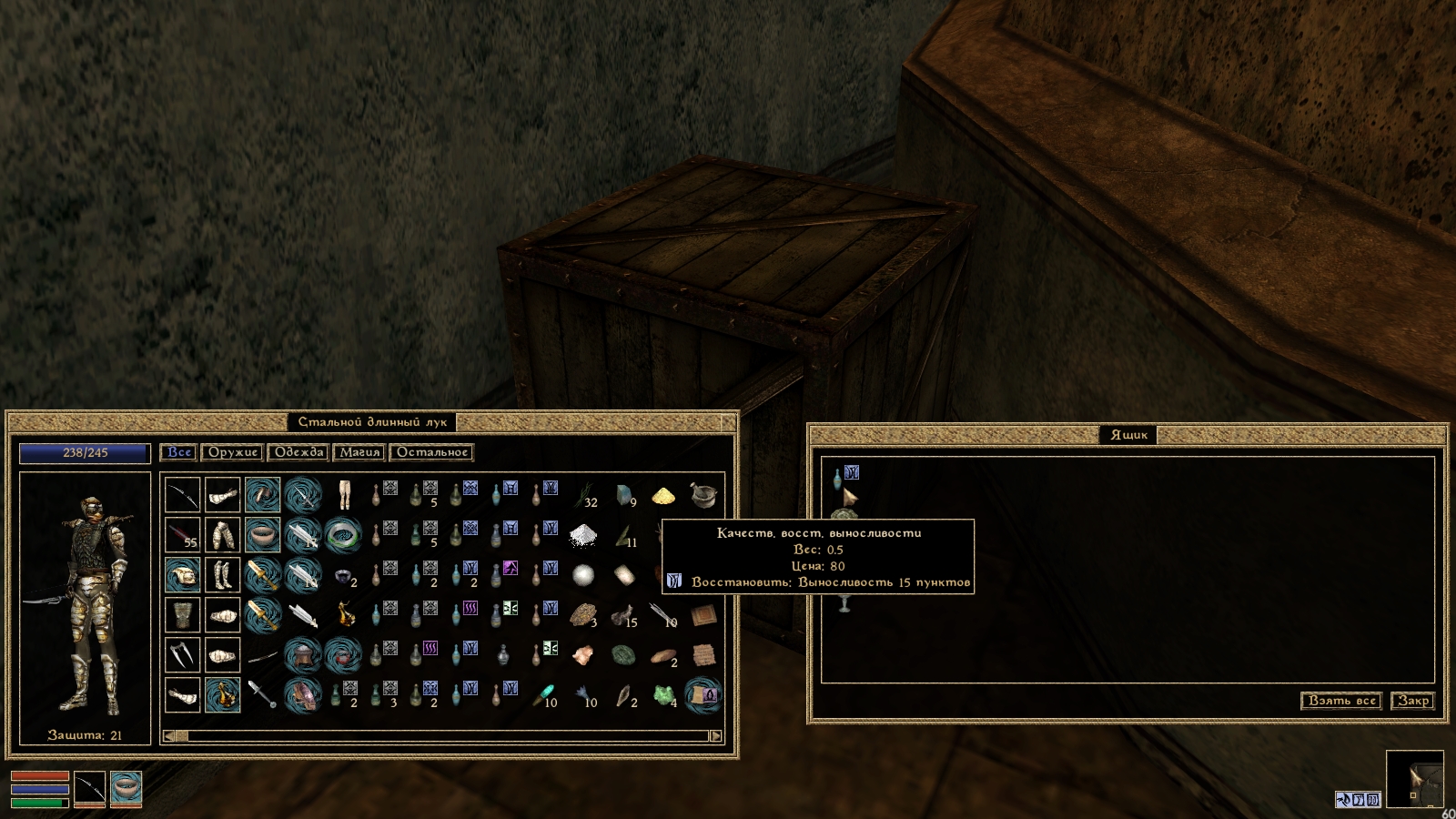Show all items with the Все tab

(179, 452)
